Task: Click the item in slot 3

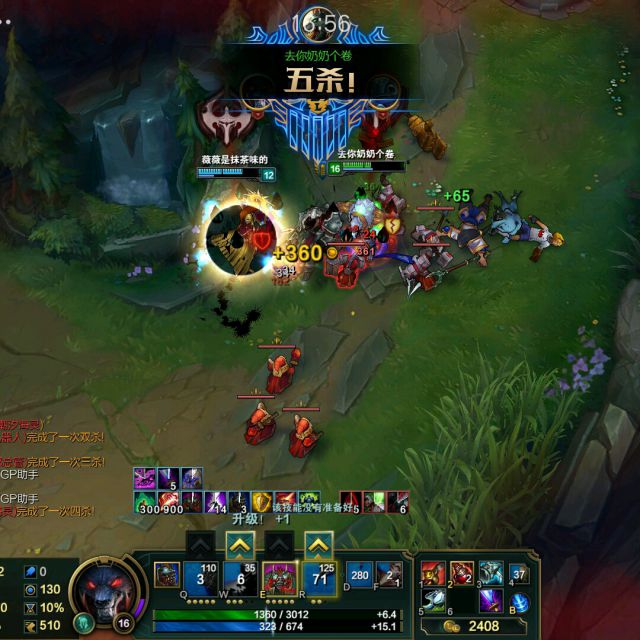Action: click(489, 573)
